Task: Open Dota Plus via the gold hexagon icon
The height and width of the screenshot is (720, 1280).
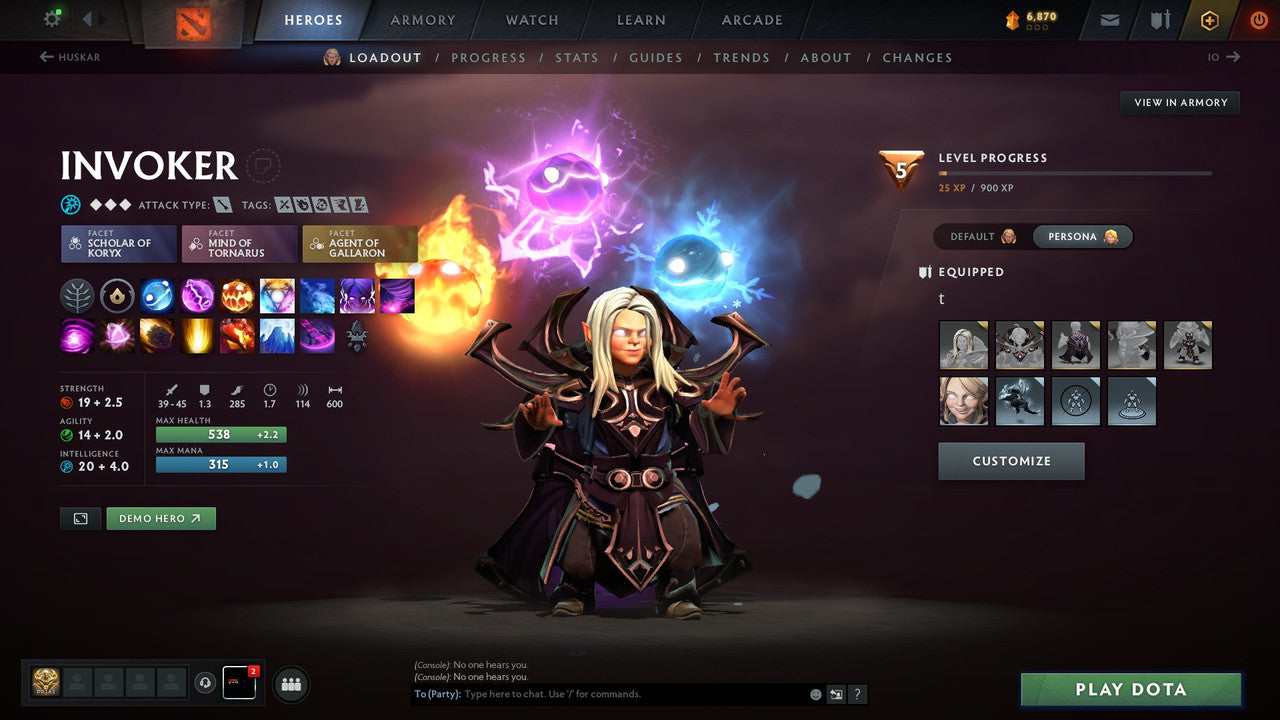Action: click(1209, 19)
